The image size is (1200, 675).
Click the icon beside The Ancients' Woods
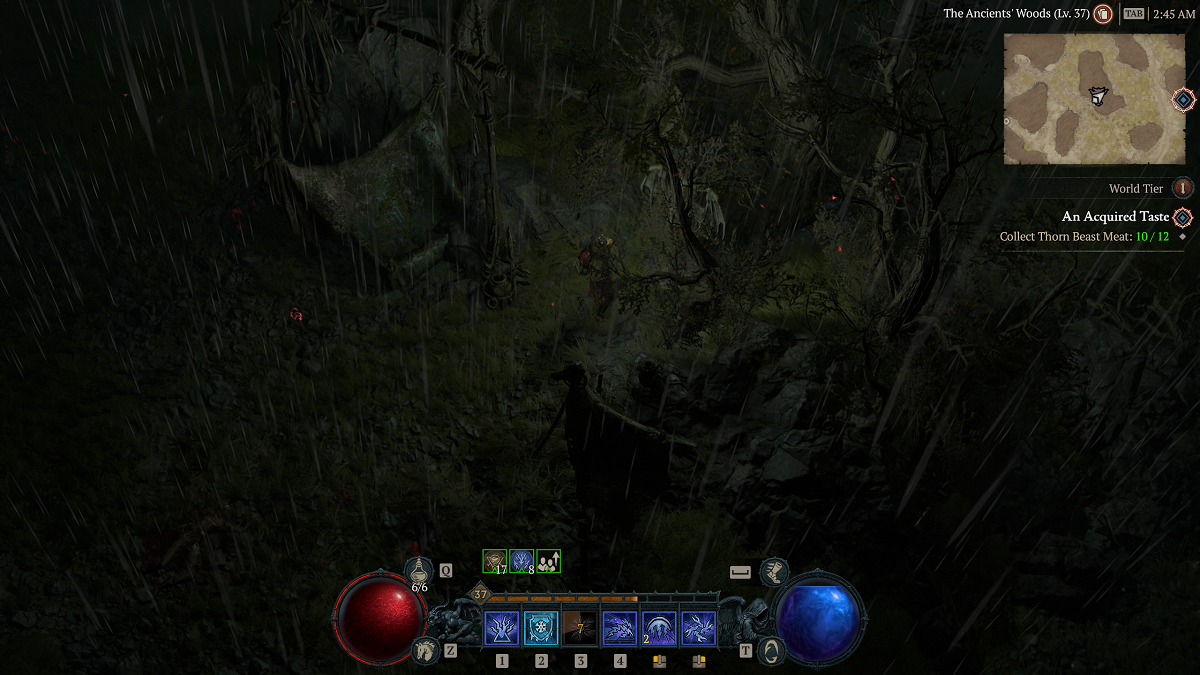pyautogui.click(x=1103, y=14)
